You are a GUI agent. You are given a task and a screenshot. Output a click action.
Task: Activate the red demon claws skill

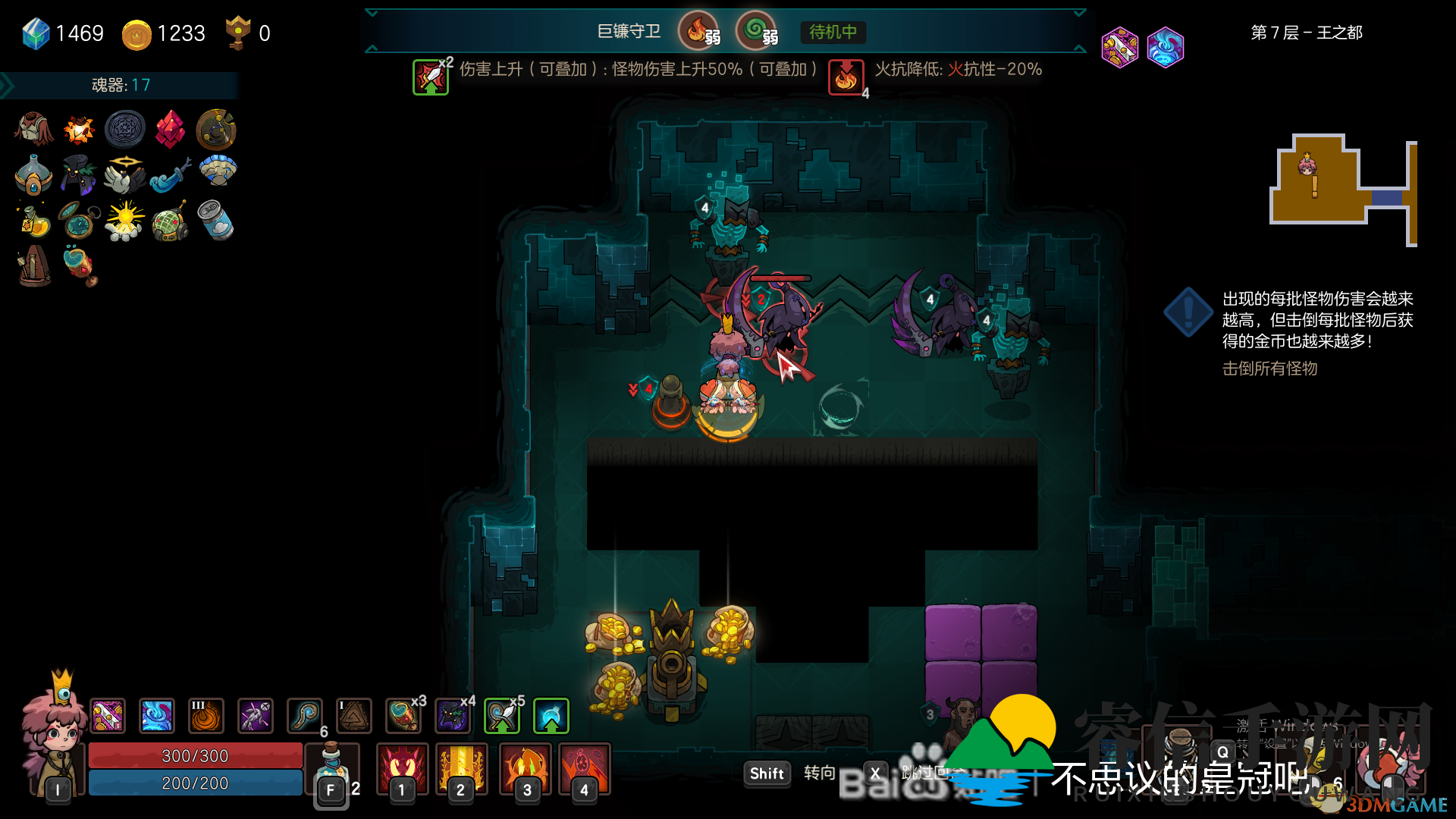(x=403, y=767)
